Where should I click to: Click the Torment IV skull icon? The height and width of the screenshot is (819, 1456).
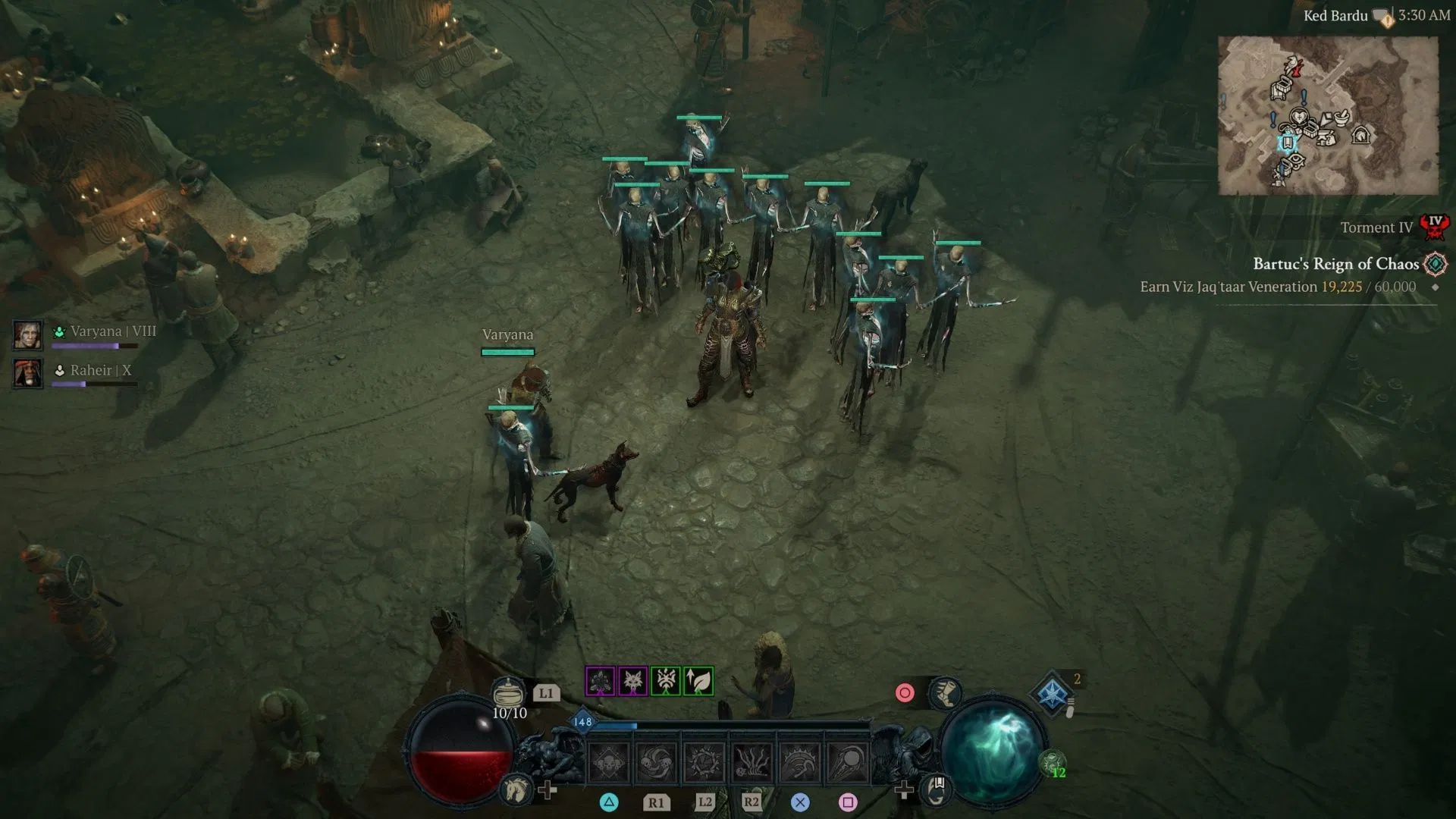coord(1433,227)
